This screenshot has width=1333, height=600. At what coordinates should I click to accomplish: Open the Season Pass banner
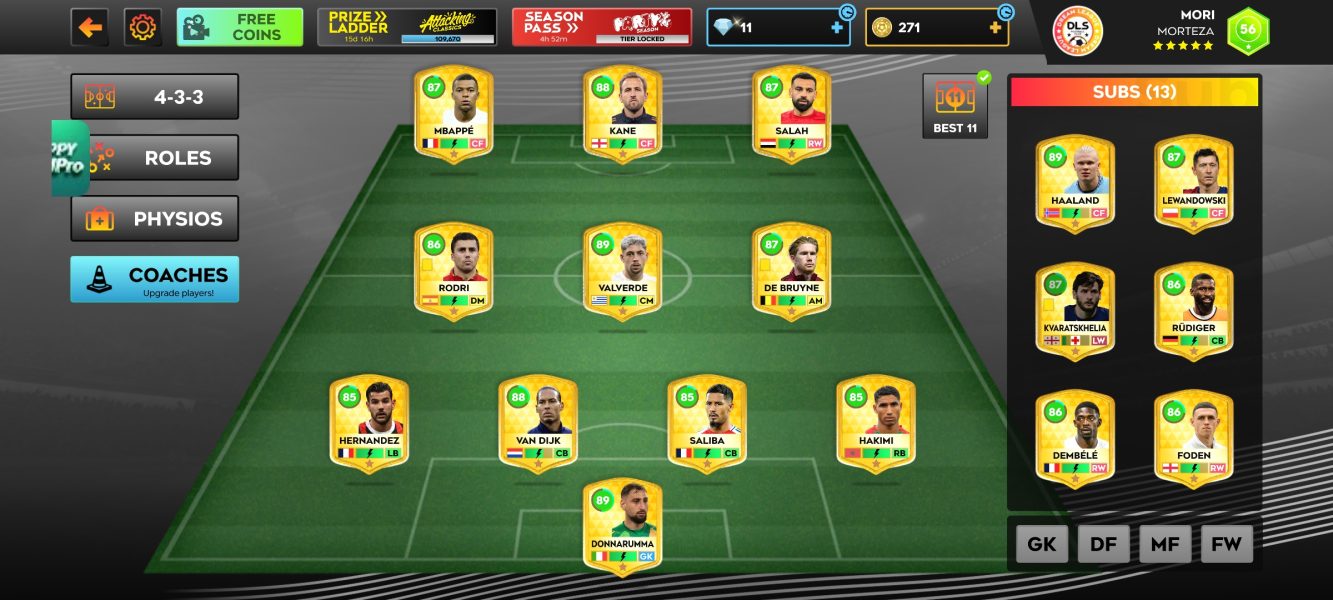[x=602, y=27]
